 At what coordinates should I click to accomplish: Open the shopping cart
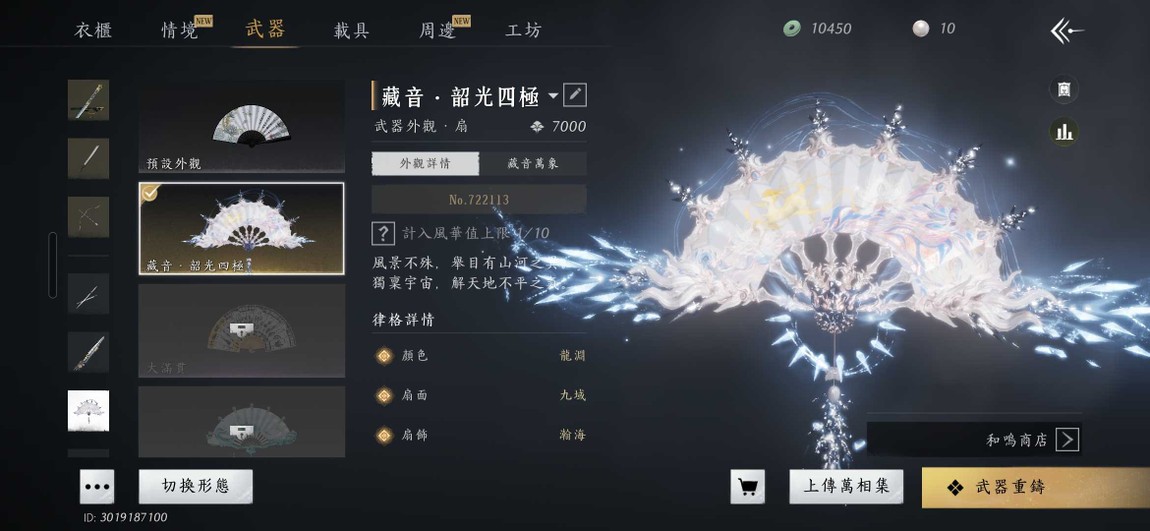coord(747,486)
